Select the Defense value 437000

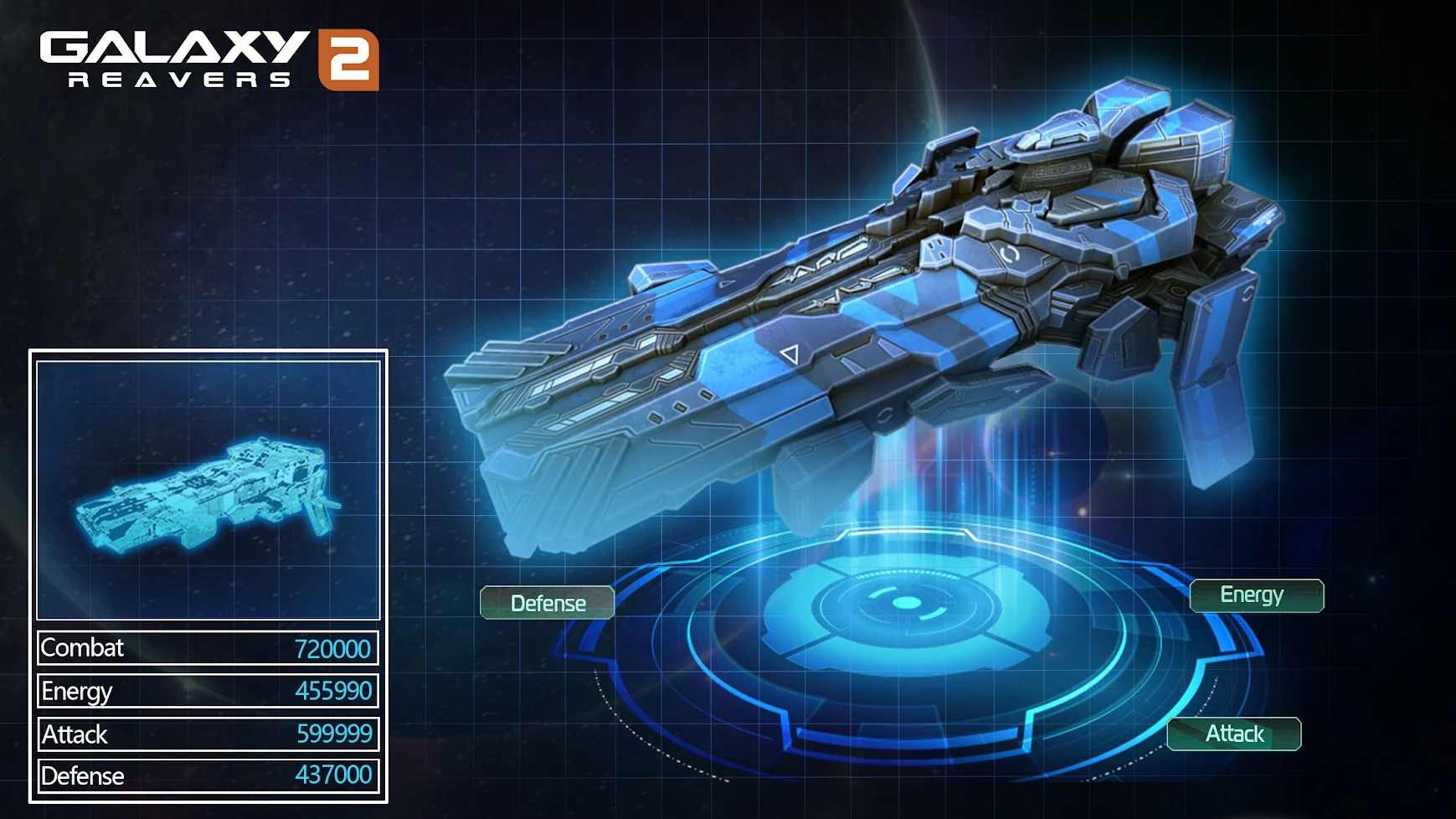[333, 775]
